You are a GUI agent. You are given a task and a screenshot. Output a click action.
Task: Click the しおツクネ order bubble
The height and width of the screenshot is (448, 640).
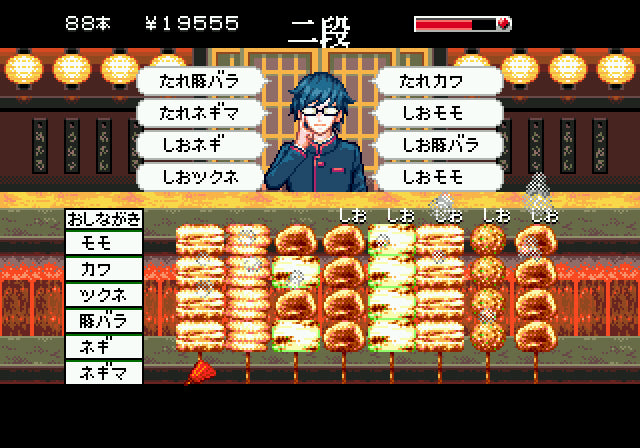(x=201, y=177)
